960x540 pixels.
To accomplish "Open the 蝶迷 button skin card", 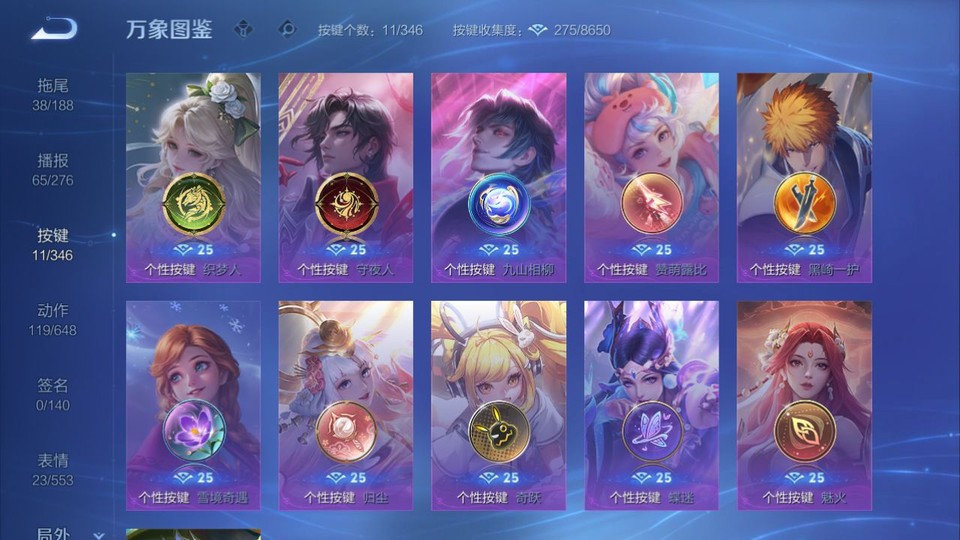I will coord(651,404).
